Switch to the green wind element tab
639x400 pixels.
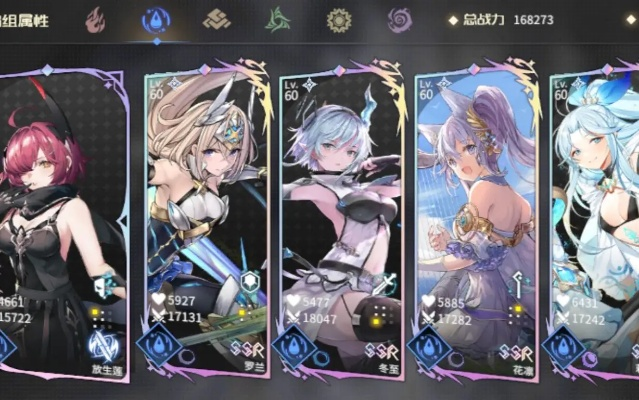click(x=278, y=19)
